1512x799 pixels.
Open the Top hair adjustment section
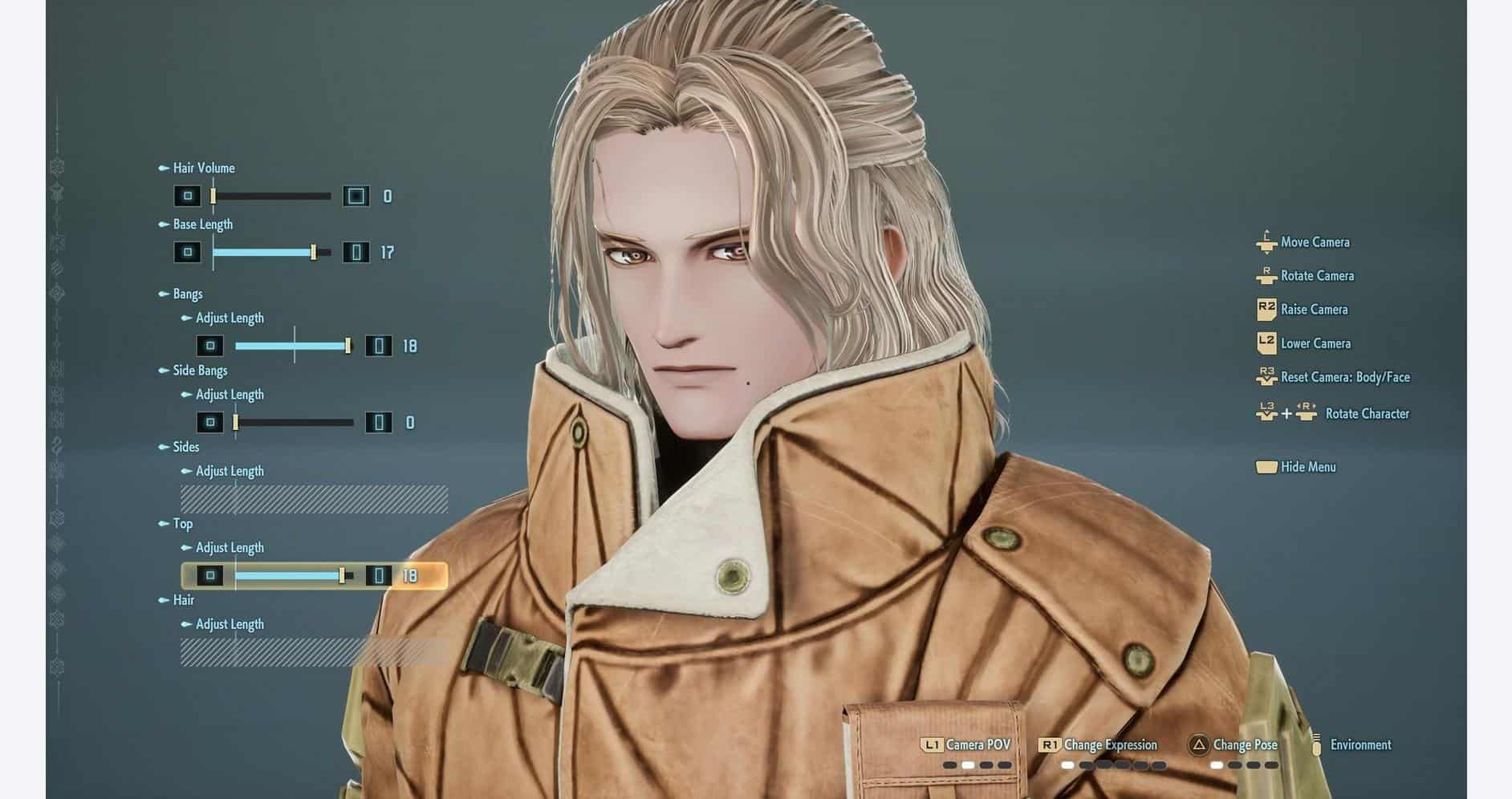(x=163, y=524)
